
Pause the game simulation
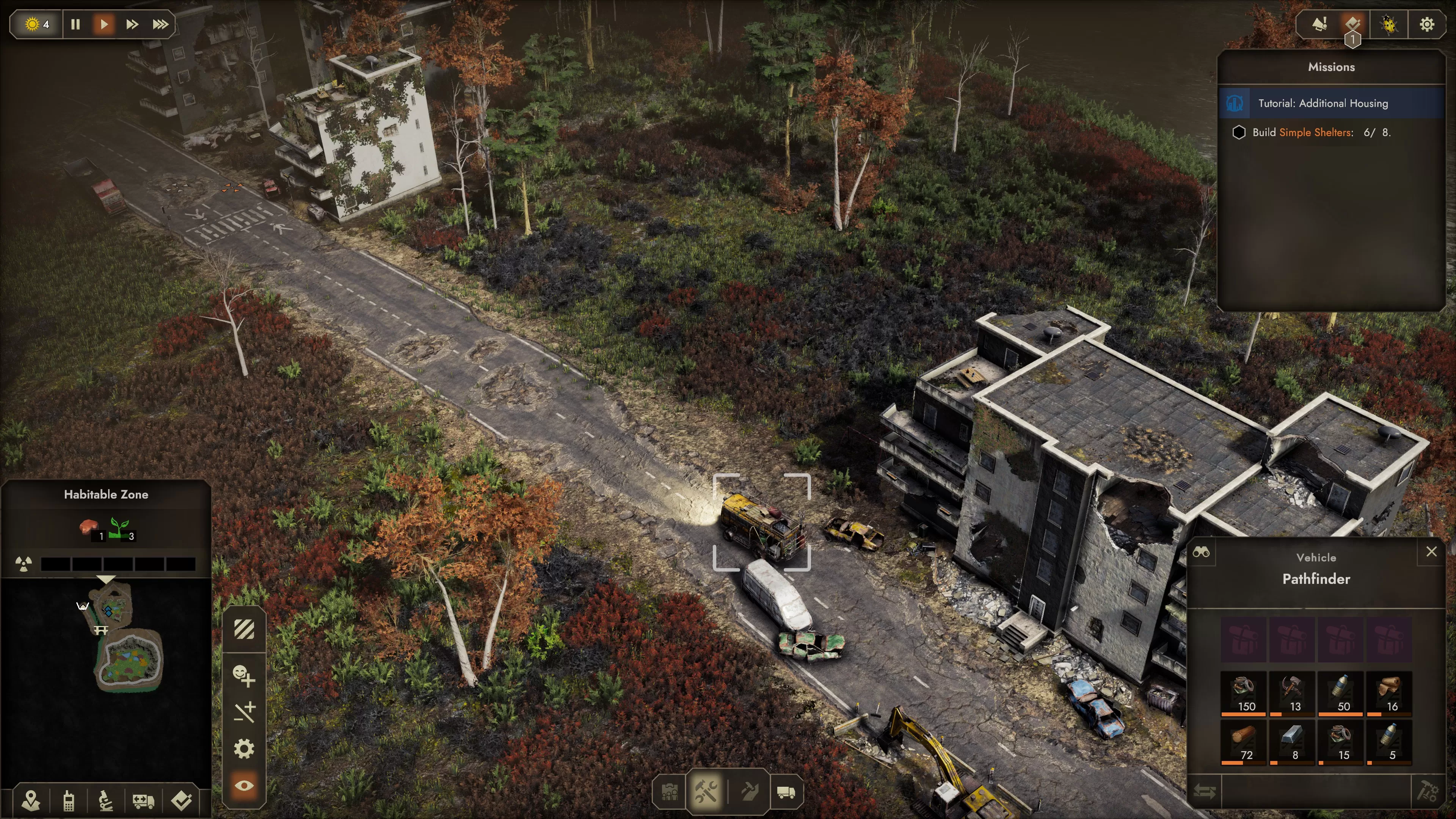(75, 24)
